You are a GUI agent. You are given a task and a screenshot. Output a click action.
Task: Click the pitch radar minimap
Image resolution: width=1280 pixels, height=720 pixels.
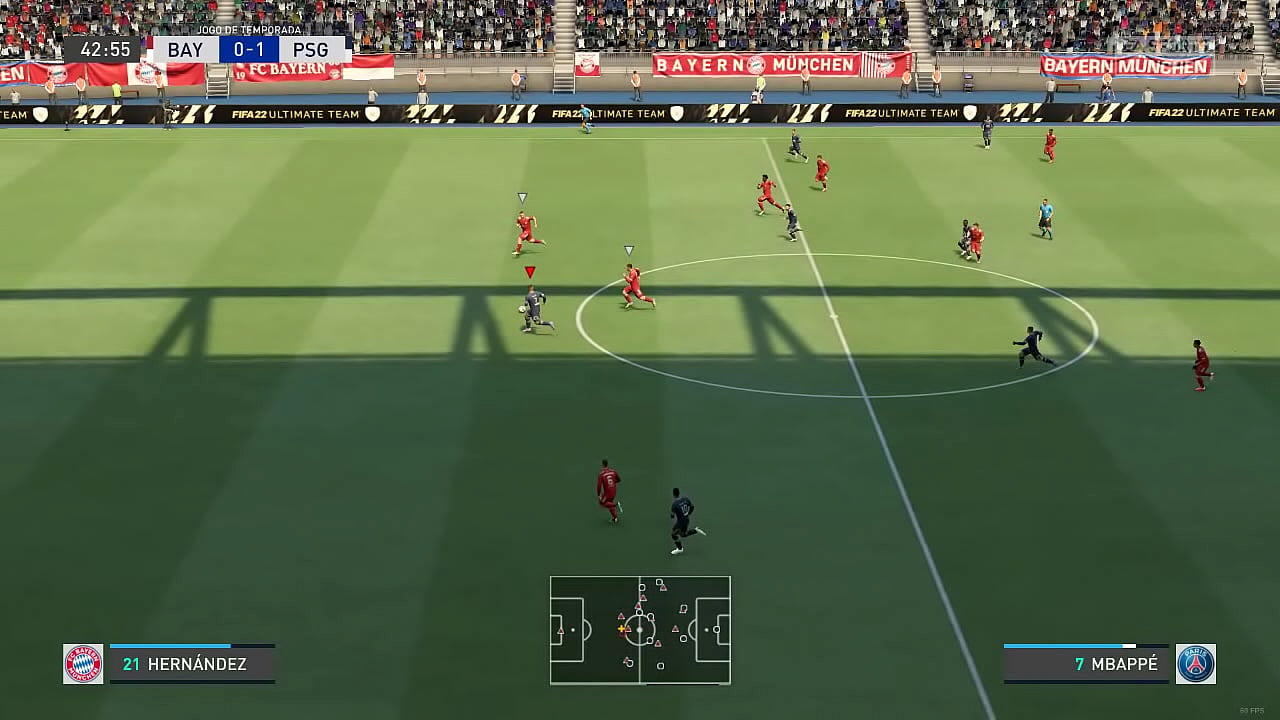640,630
